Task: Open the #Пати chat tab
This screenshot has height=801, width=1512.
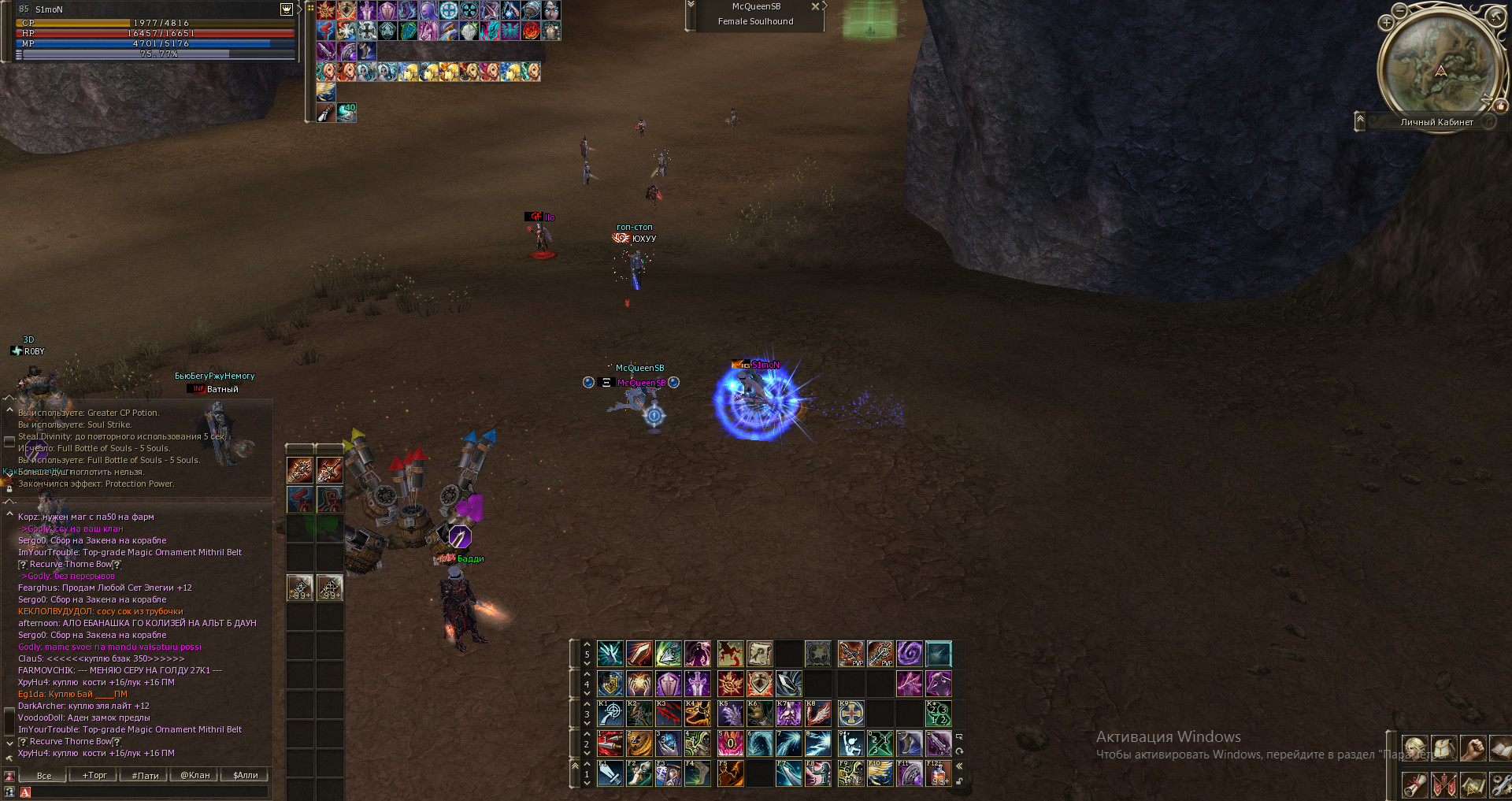Action: tap(145, 775)
